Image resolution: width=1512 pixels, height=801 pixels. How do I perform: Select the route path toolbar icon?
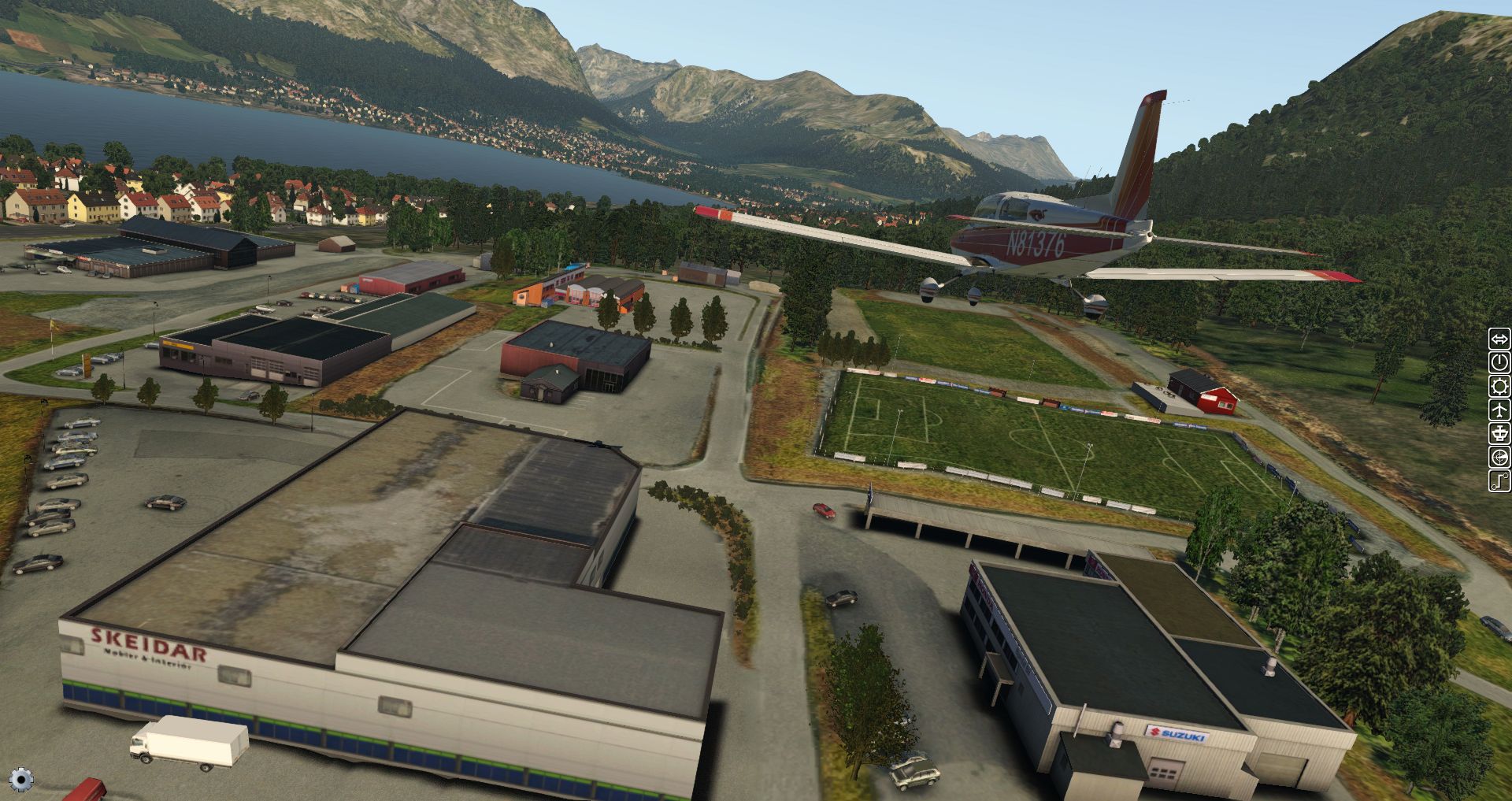tap(1499, 481)
